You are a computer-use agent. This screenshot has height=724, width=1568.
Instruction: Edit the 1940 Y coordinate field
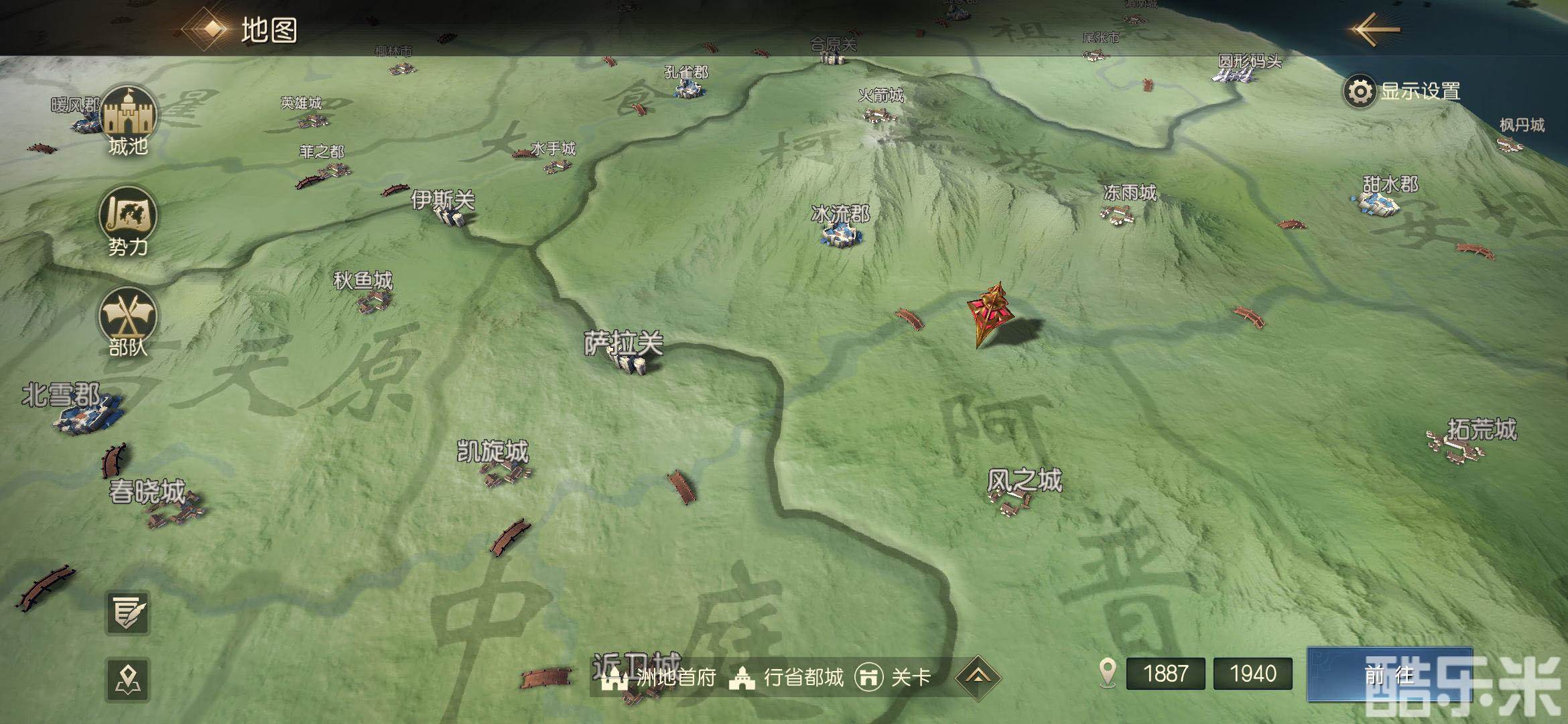coord(1252,673)
